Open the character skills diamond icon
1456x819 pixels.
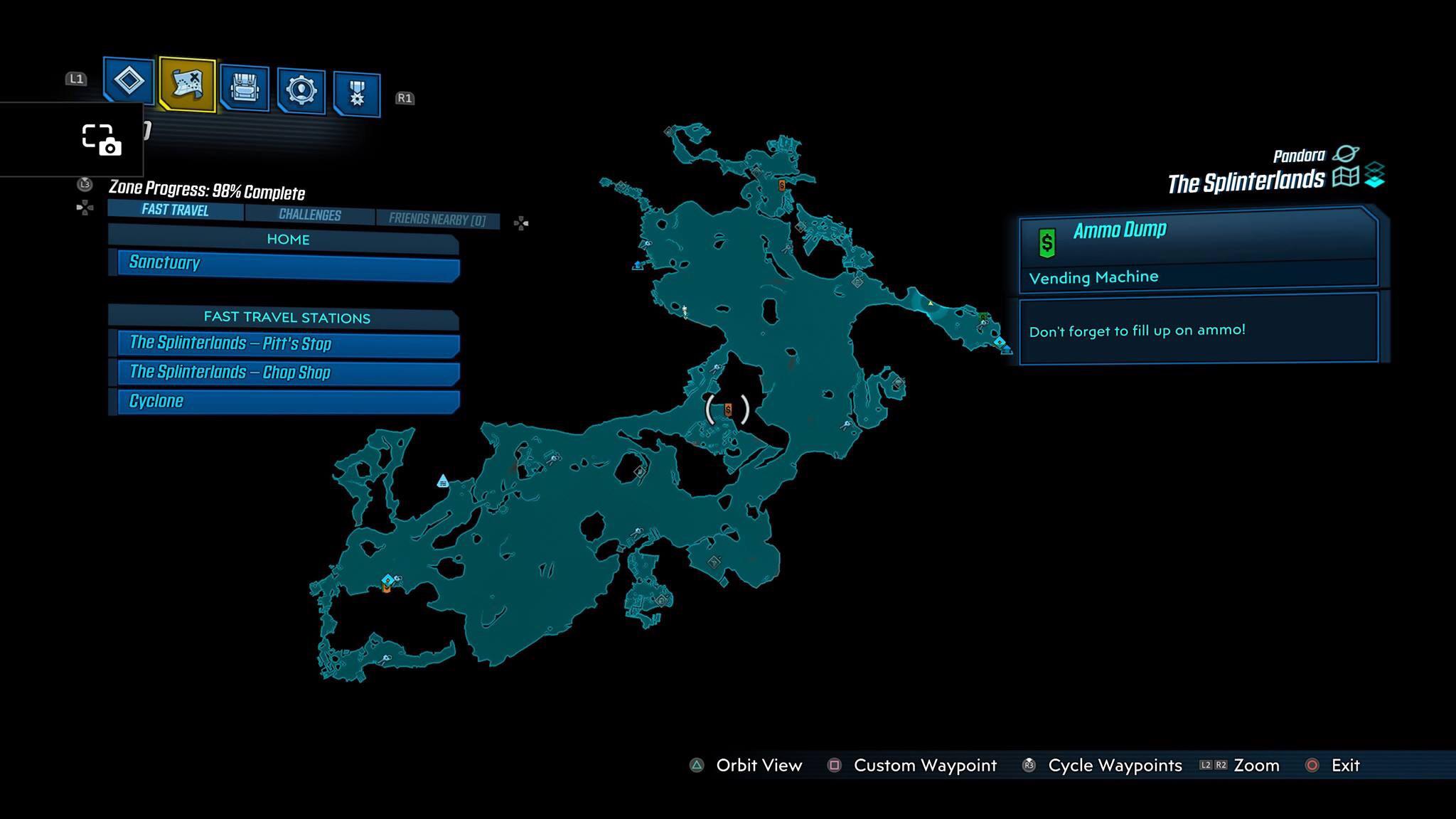(x=129, y=80)
